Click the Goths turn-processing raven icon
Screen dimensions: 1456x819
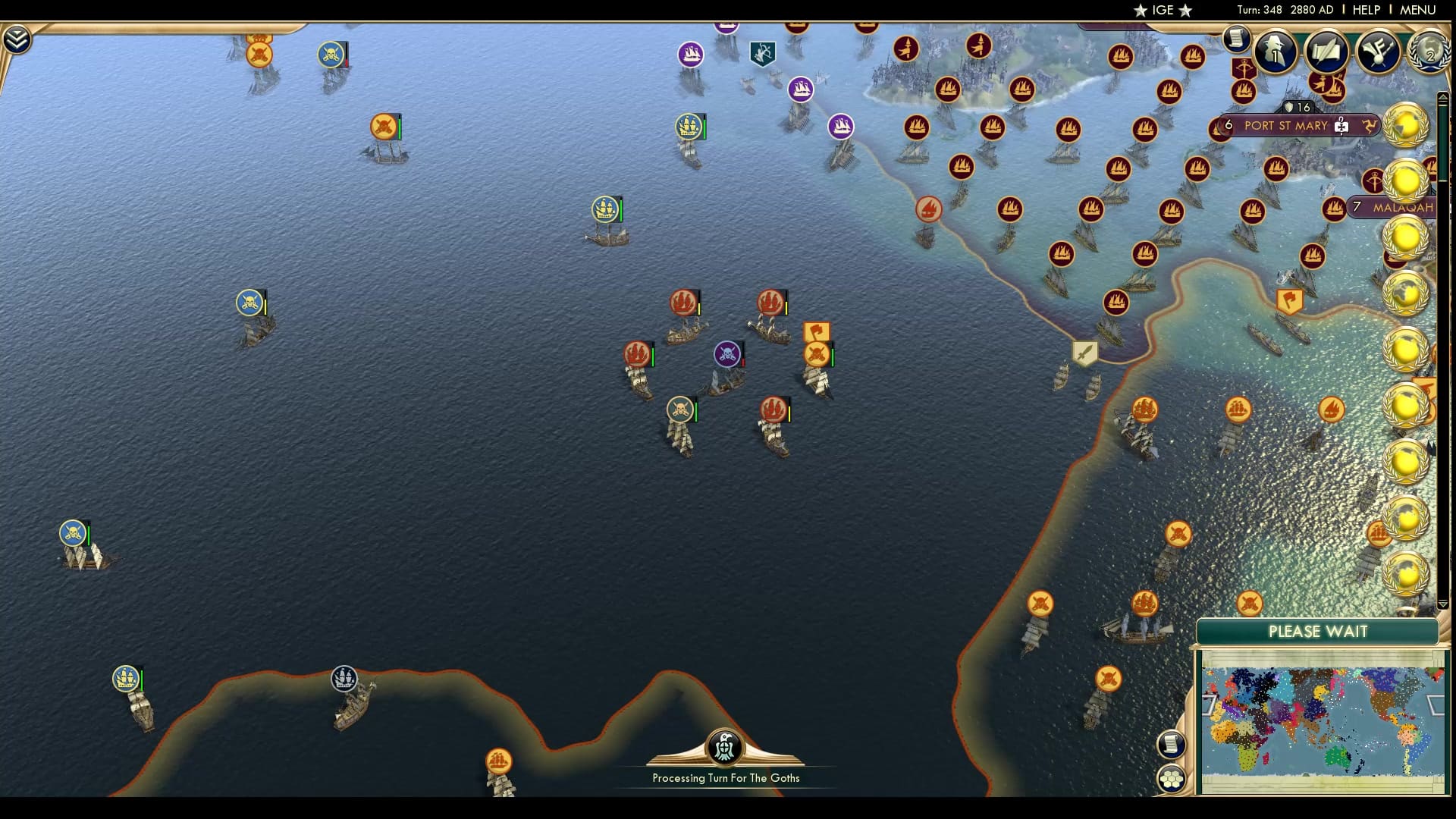click(x=725, y=747)
